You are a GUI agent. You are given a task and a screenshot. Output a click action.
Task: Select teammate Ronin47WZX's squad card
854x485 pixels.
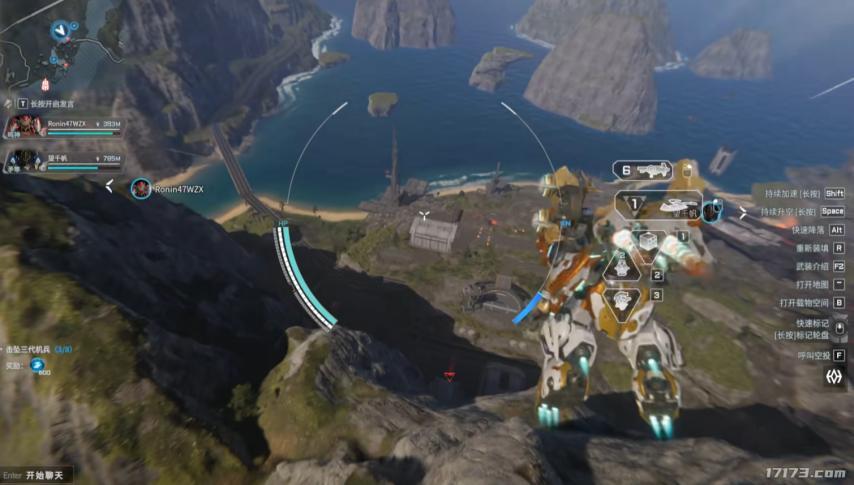point(65,126)
